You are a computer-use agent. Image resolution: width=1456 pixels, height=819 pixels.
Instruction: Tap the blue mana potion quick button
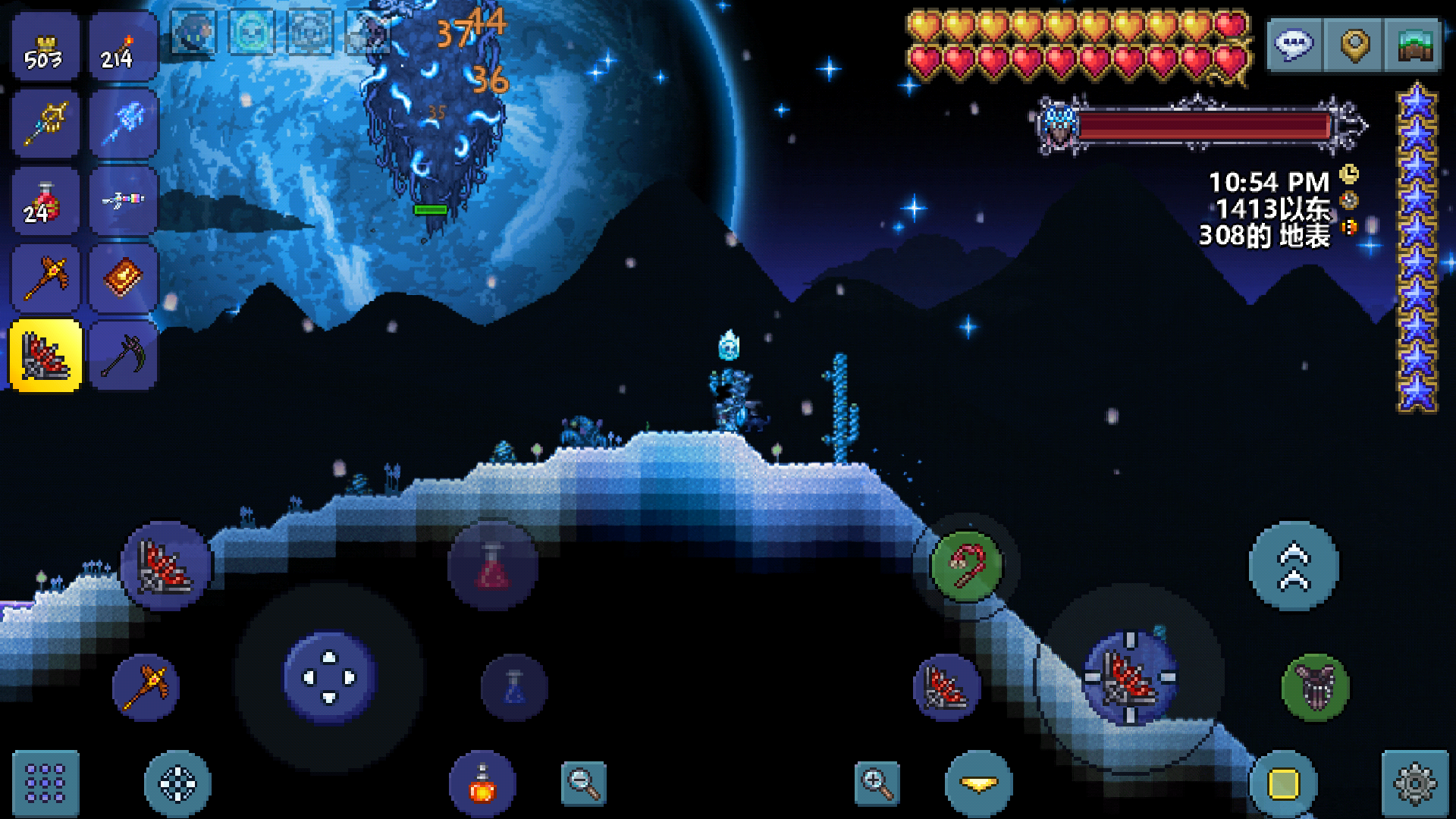point(514,687)
